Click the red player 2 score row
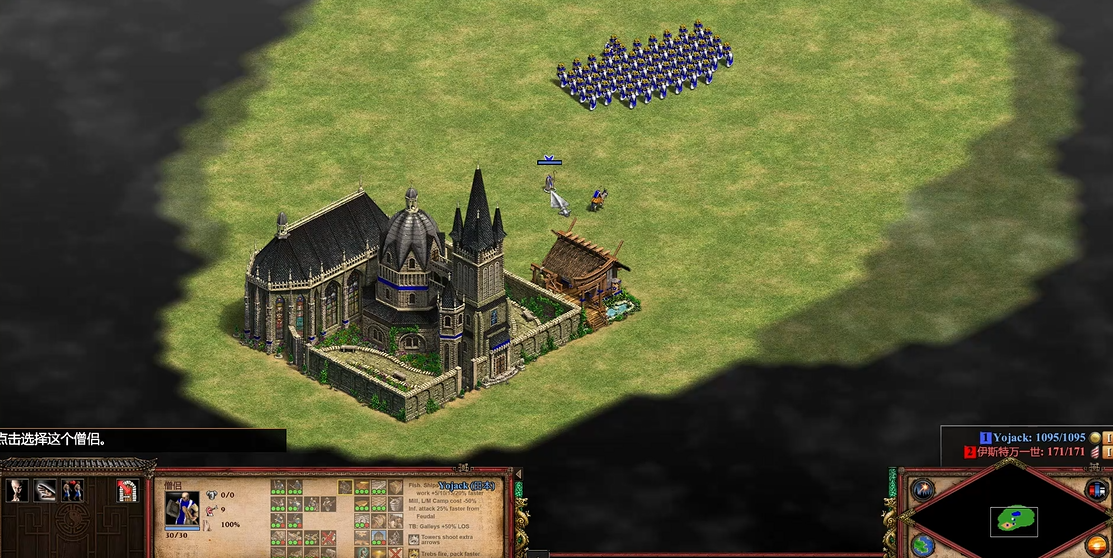This screenshot has height=558, width=1113. point(1030,452)
